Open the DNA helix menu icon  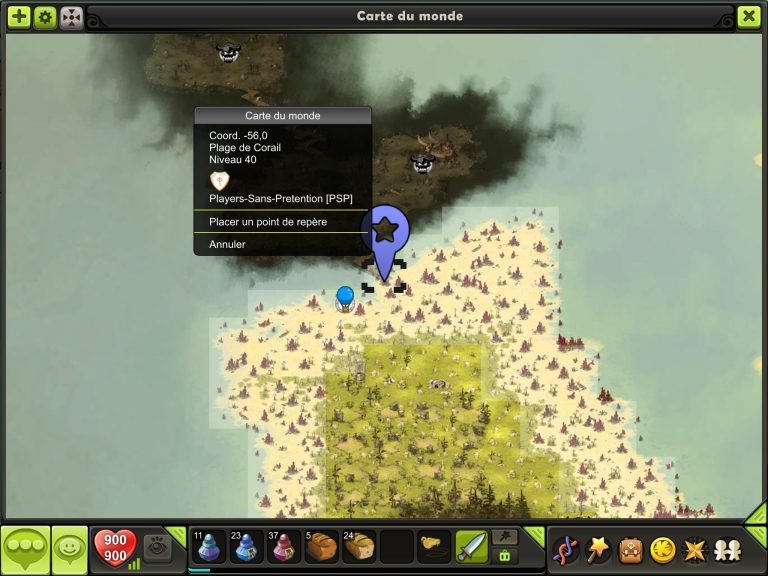coord(566,549)
